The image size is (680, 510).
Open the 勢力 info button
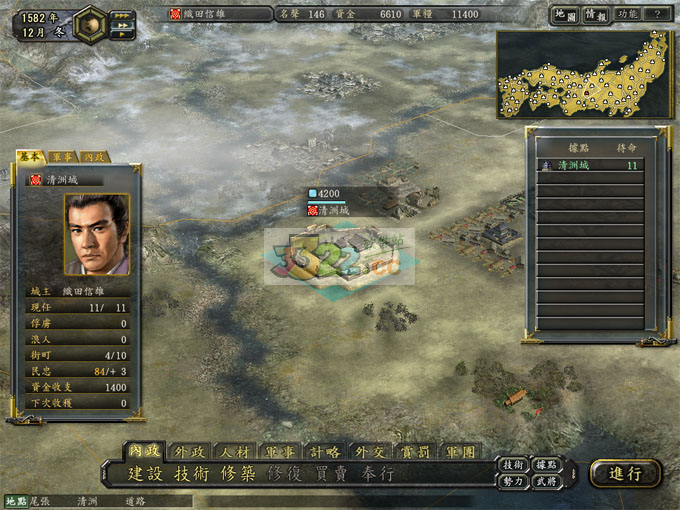pos(513,481)
